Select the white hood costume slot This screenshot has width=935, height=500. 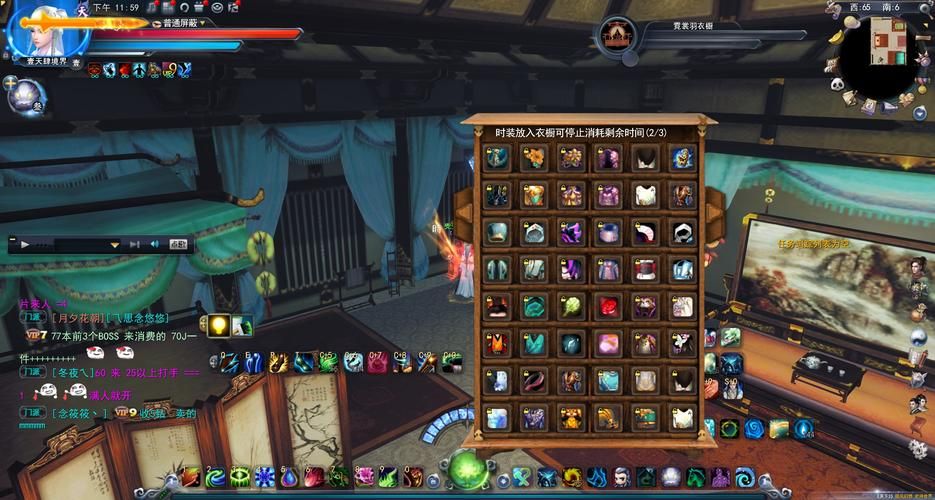[x=682, y=232]
